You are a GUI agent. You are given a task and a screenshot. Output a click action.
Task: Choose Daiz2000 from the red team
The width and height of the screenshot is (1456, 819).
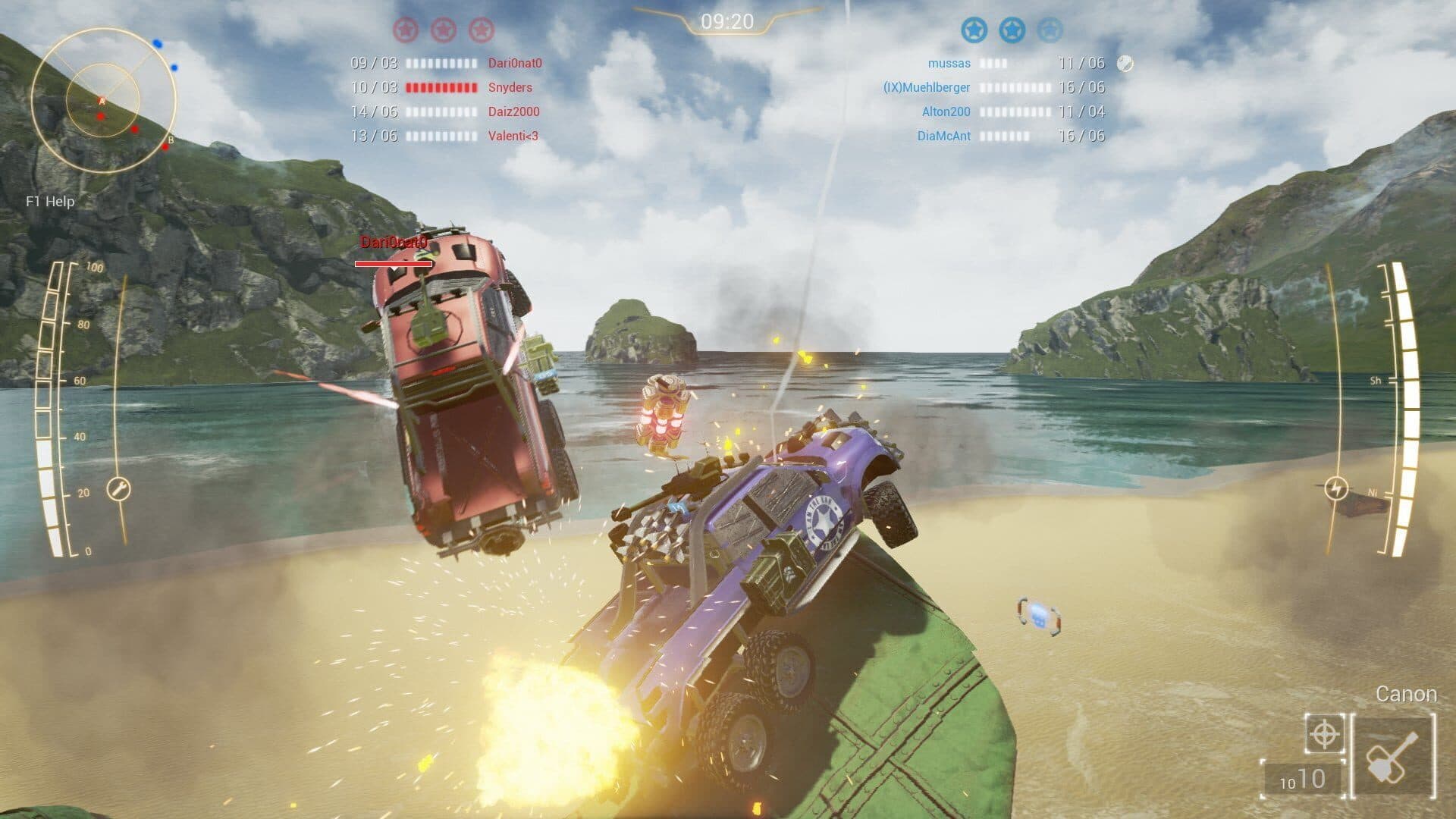(513, 112)
